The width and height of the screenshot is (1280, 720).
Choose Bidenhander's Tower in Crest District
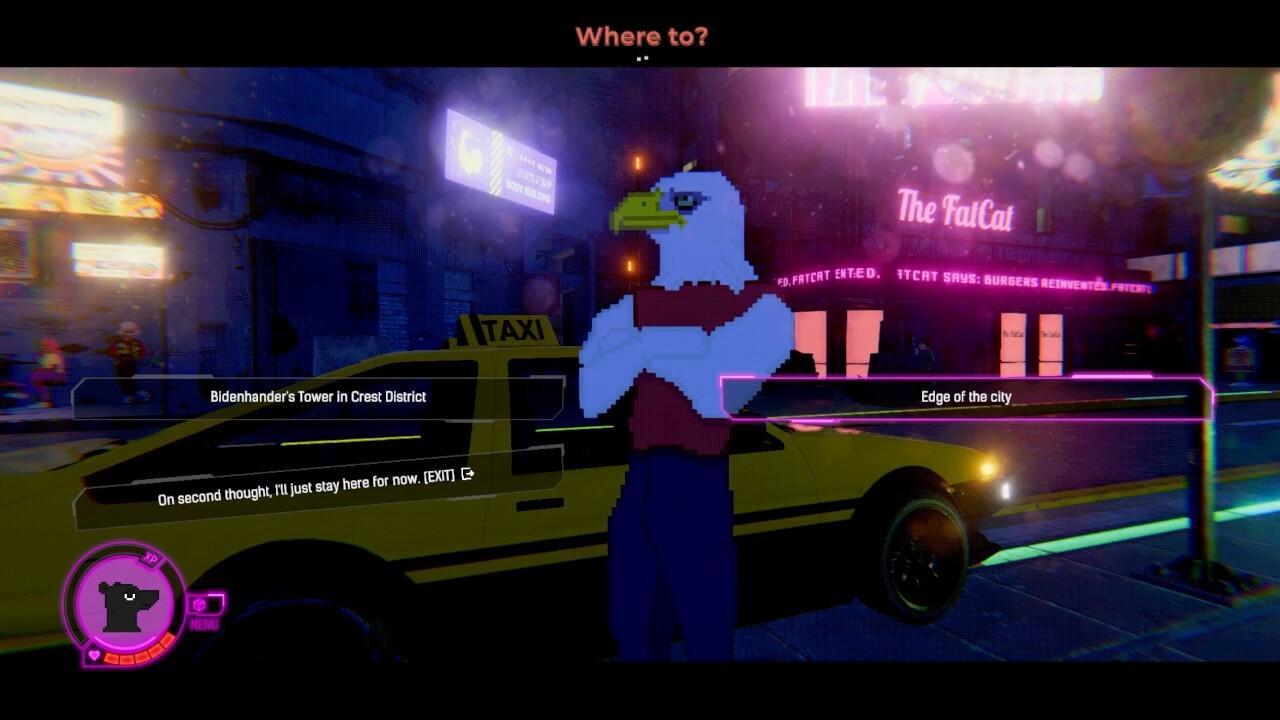click(x=320, y=396)
